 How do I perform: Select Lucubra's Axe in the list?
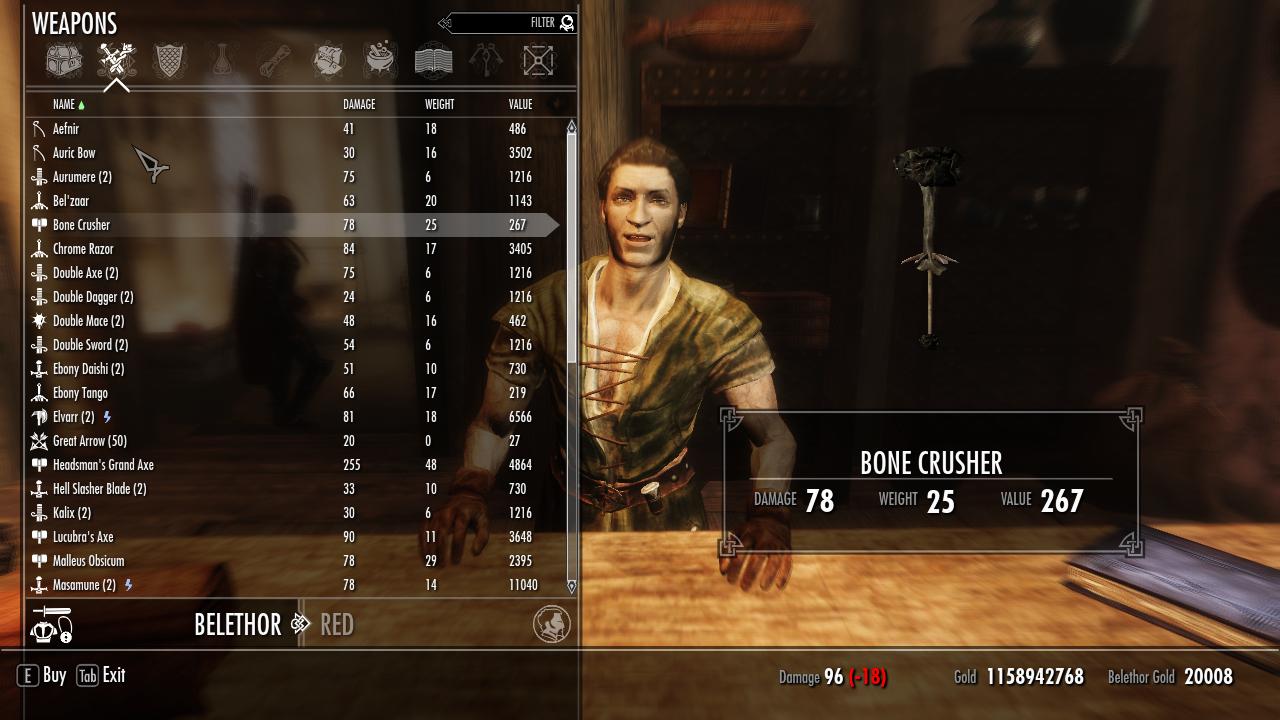tap(83, 537)
